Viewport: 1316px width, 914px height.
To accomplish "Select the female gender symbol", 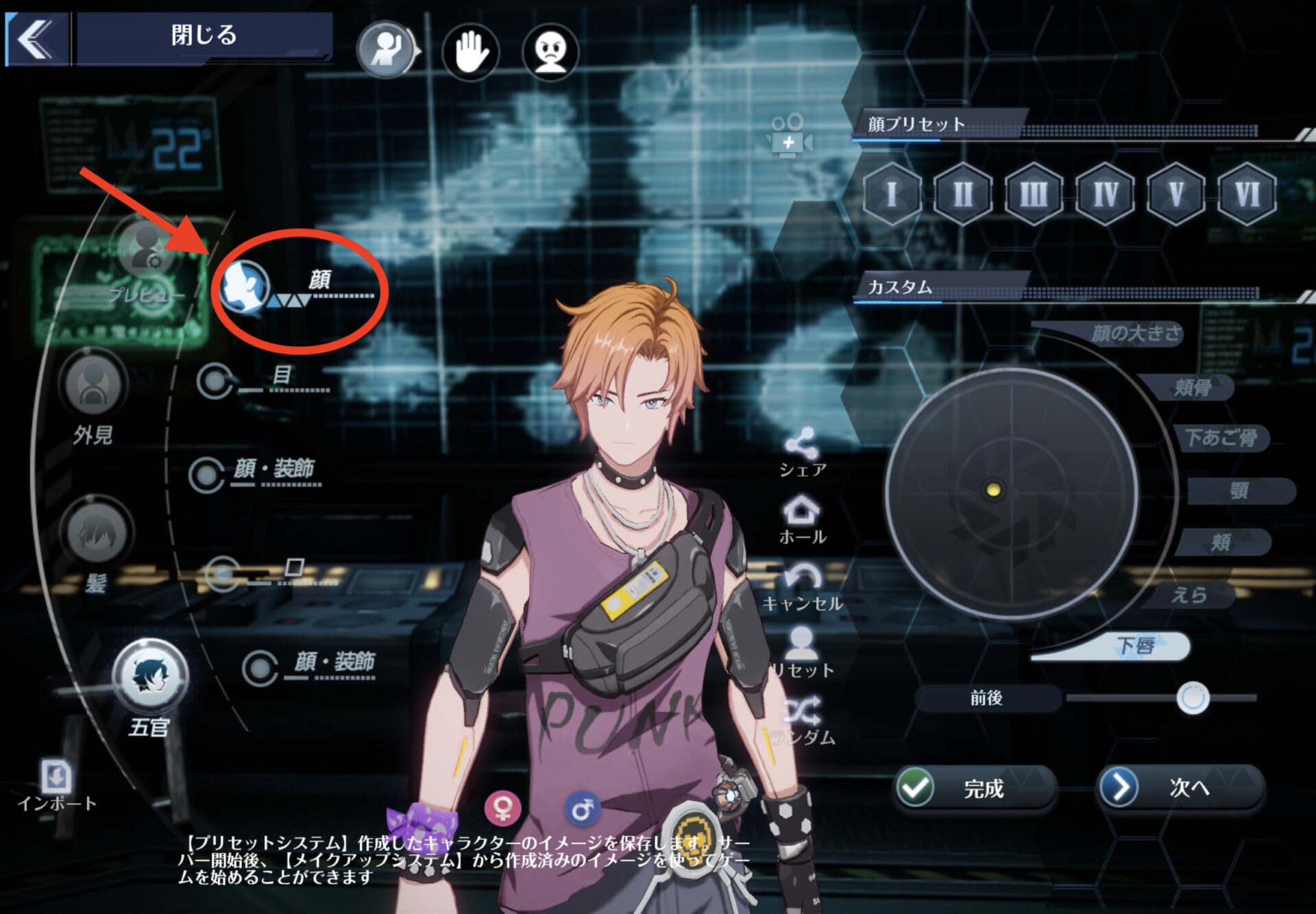I will coord(502,808).
